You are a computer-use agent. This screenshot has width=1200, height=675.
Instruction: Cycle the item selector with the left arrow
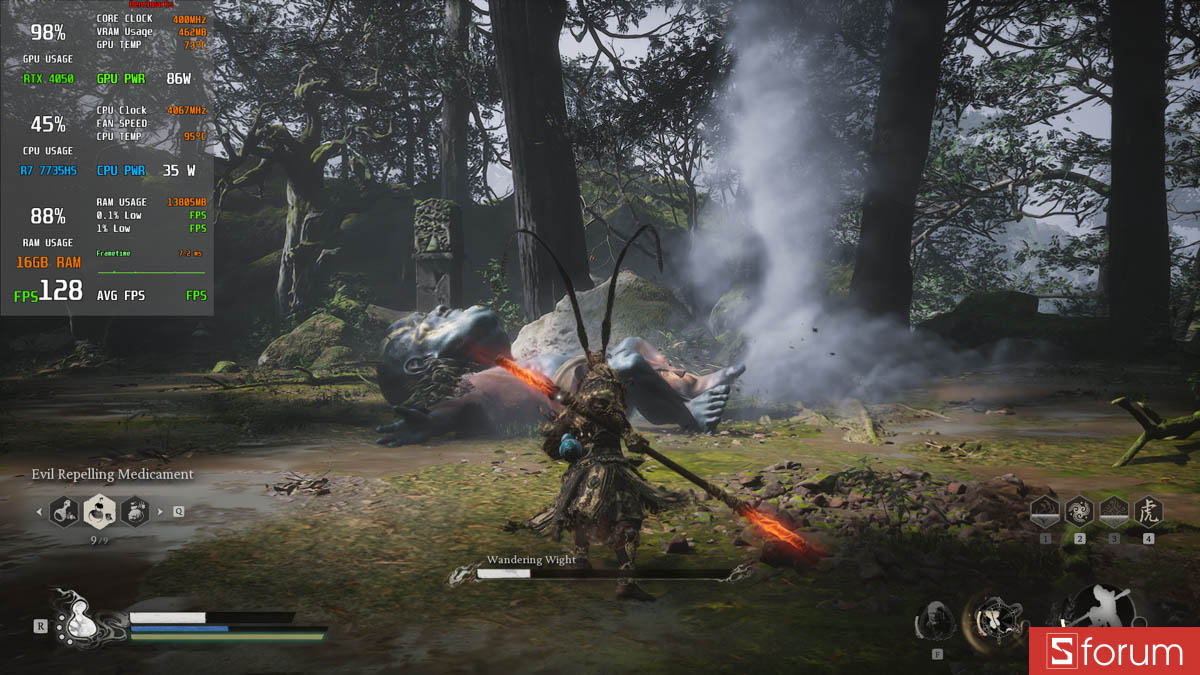tap(39, 513)
